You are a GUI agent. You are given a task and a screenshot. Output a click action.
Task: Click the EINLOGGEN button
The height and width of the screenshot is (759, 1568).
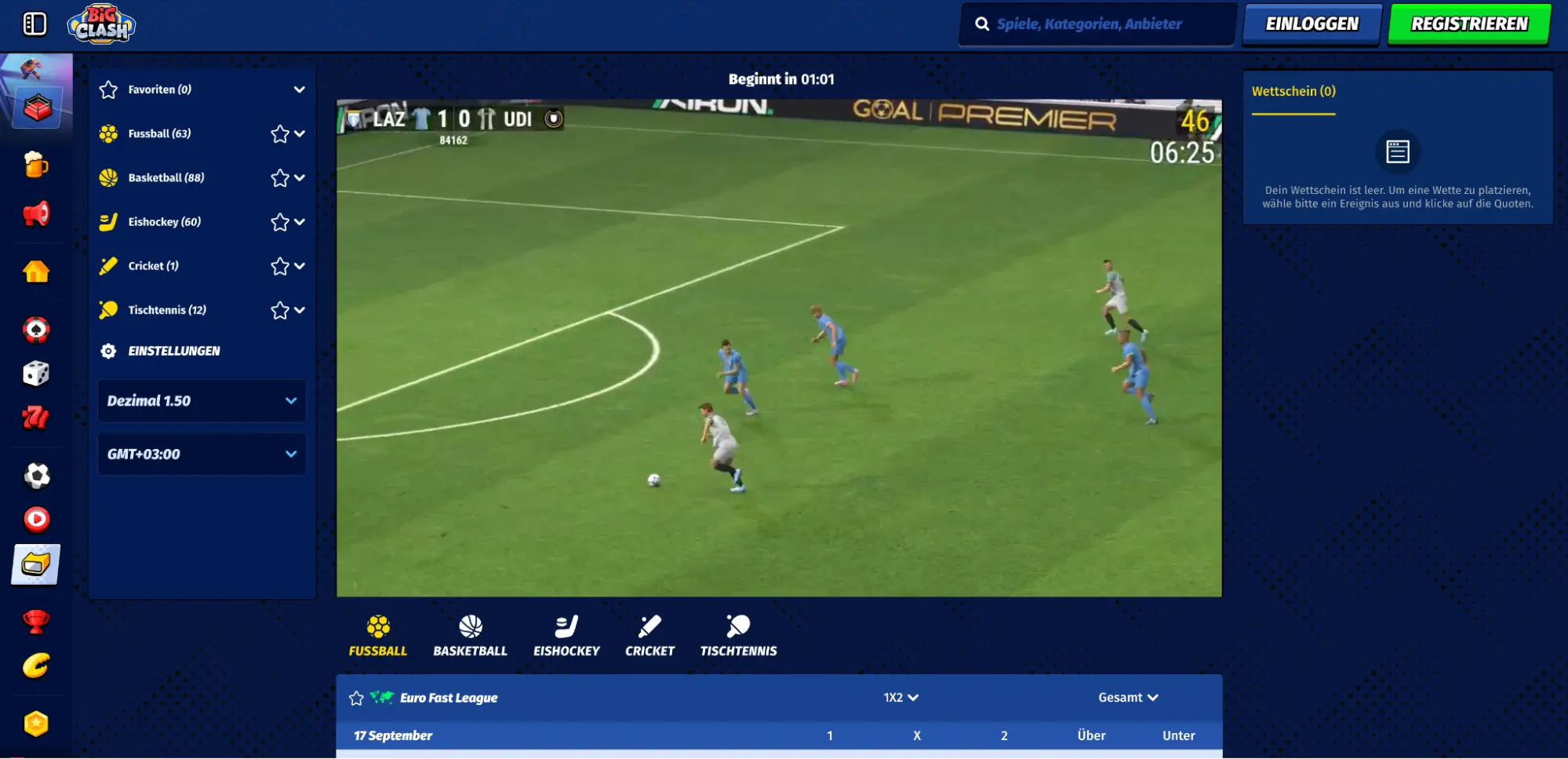(x=1311, y=23)
